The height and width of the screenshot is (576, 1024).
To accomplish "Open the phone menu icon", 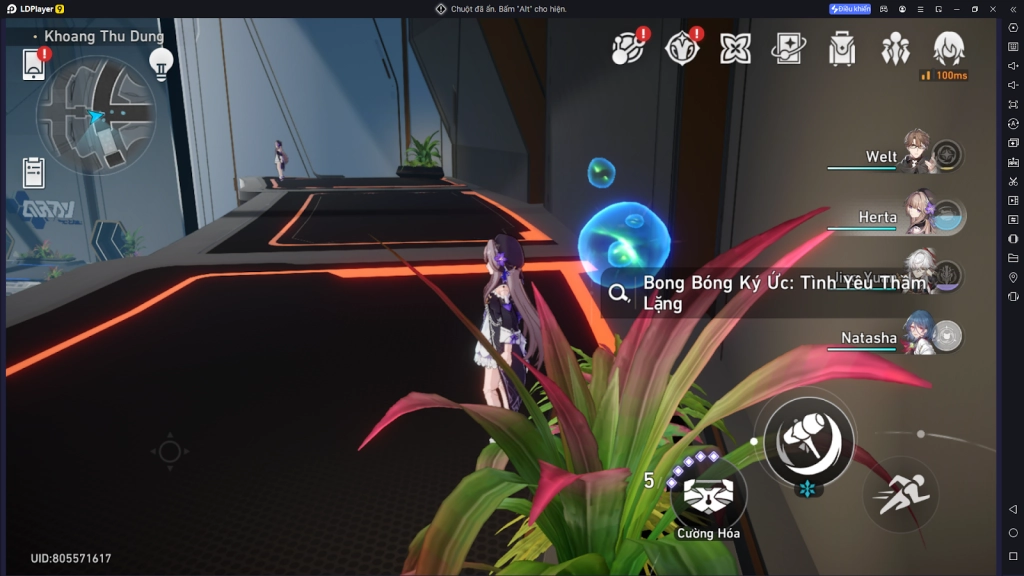I will pyautogui.click(x=34, y=65).
